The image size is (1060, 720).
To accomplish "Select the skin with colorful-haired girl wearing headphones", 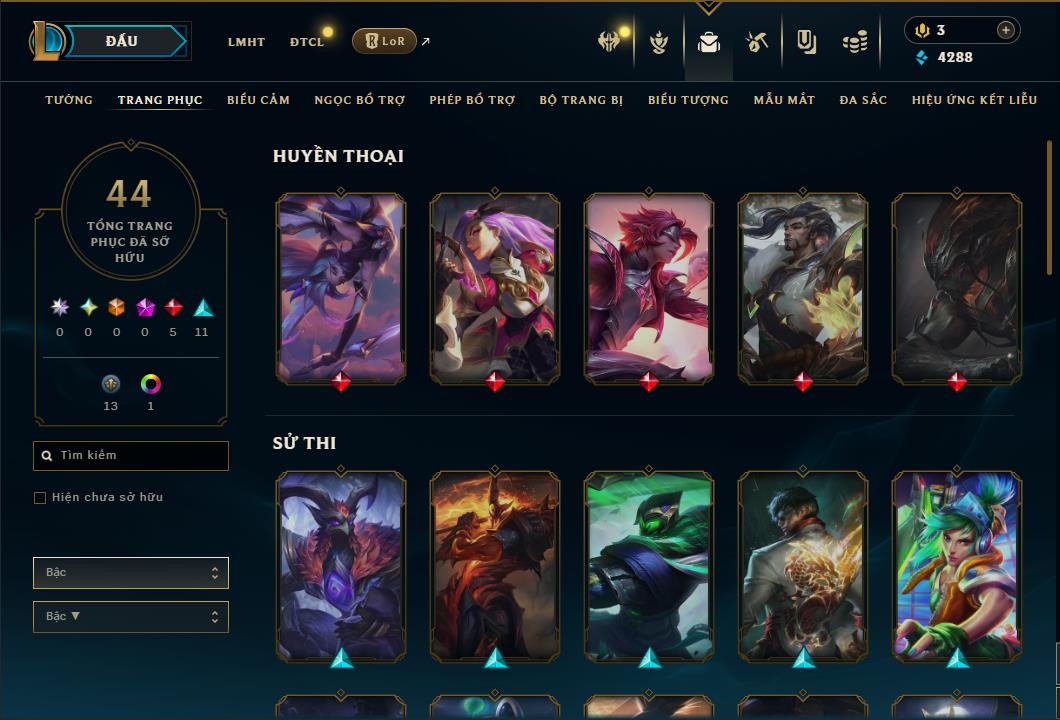I will pyautogui.click(x=957, y=566).
